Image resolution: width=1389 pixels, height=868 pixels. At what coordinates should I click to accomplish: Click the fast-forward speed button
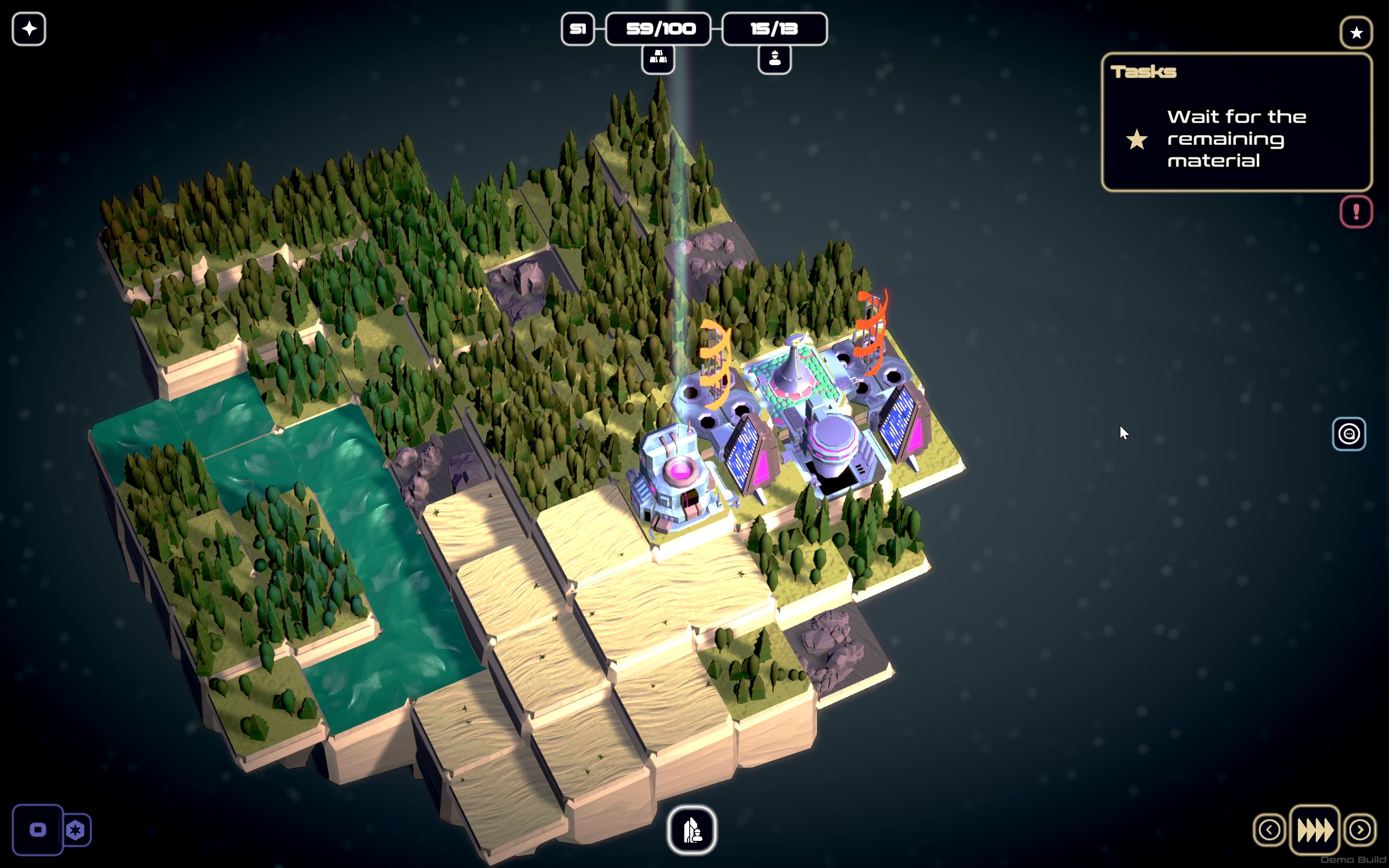[1314, 829]
